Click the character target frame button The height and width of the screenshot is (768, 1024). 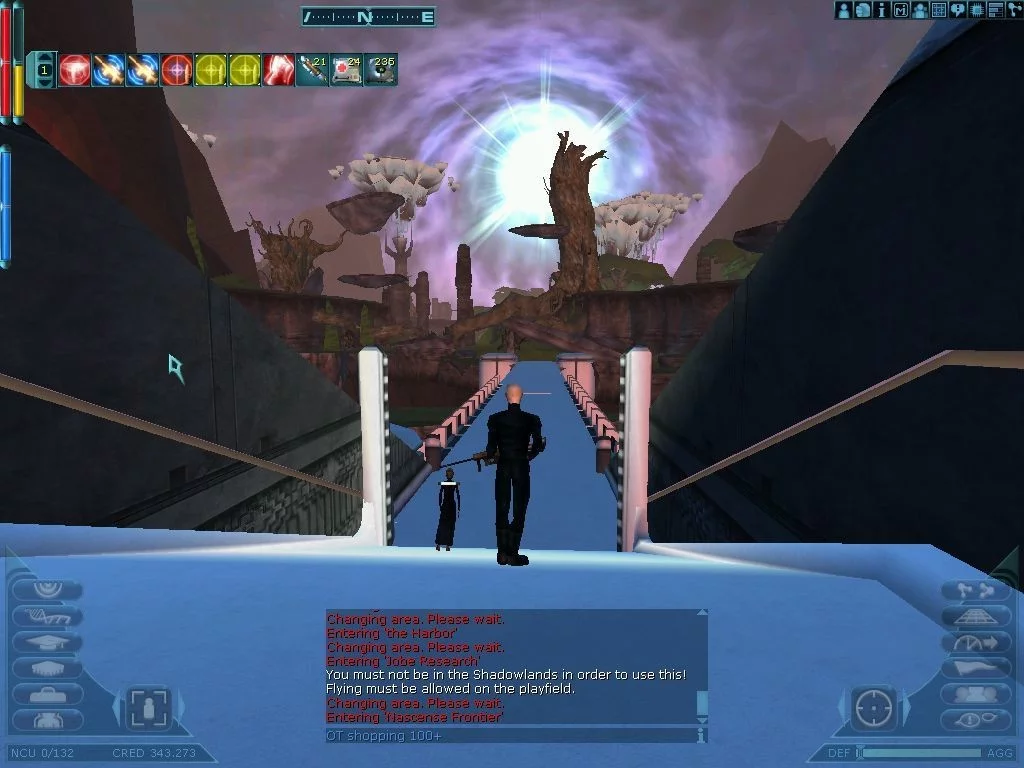[149, 708]
